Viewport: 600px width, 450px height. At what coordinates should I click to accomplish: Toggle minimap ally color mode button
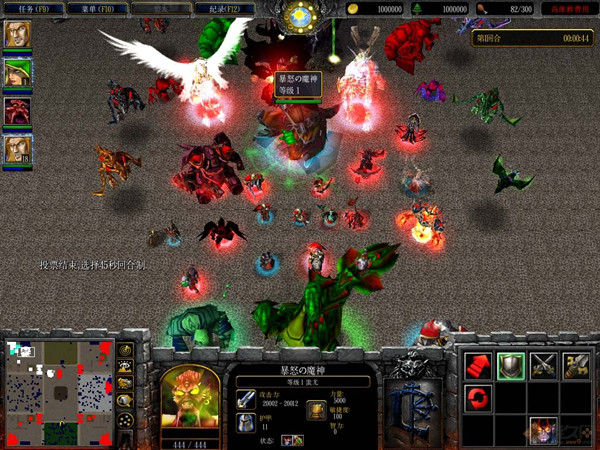(x=126, y=384)
